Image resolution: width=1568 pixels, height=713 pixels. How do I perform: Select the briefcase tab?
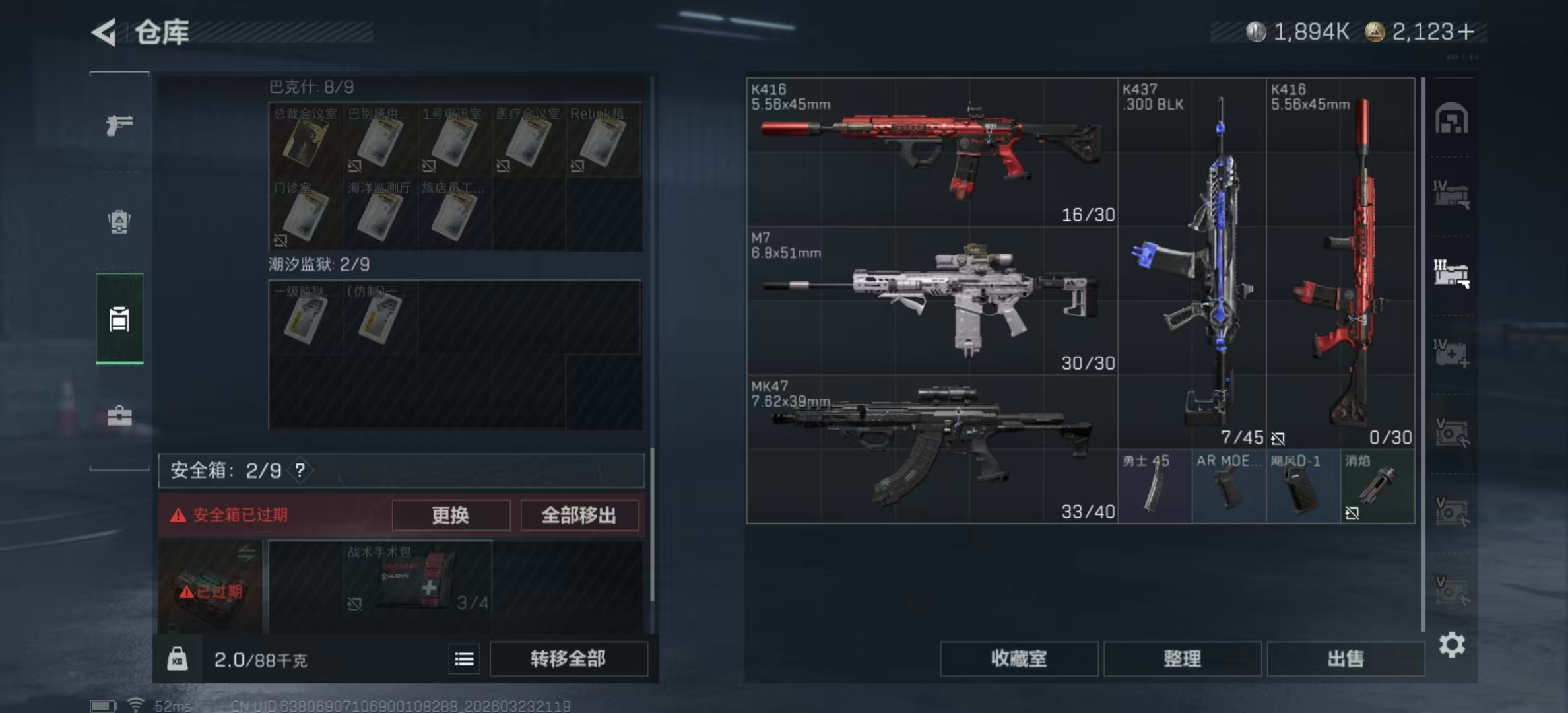coord(119,416)
